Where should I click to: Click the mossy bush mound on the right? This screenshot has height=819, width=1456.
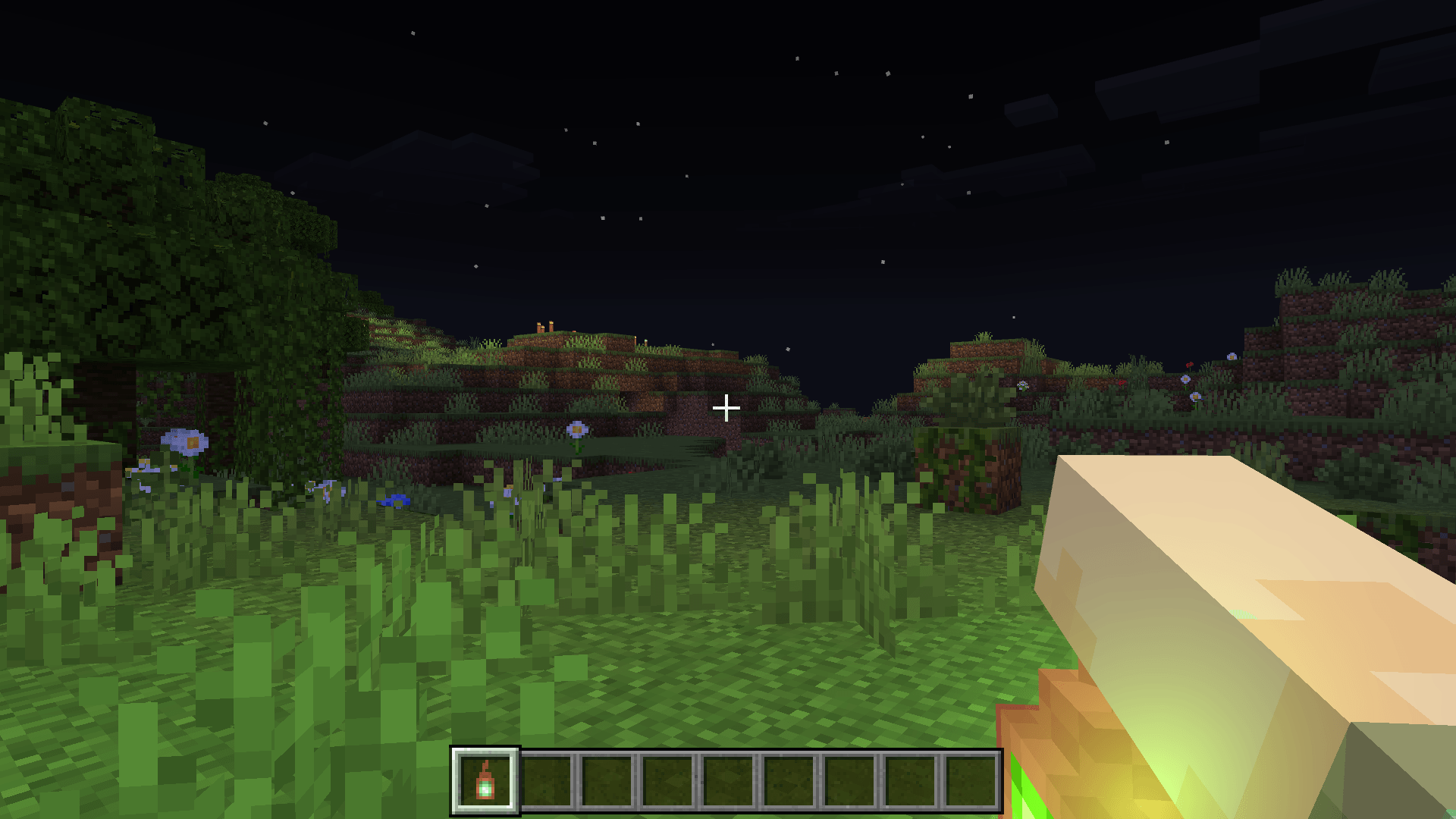coord(963,466)
